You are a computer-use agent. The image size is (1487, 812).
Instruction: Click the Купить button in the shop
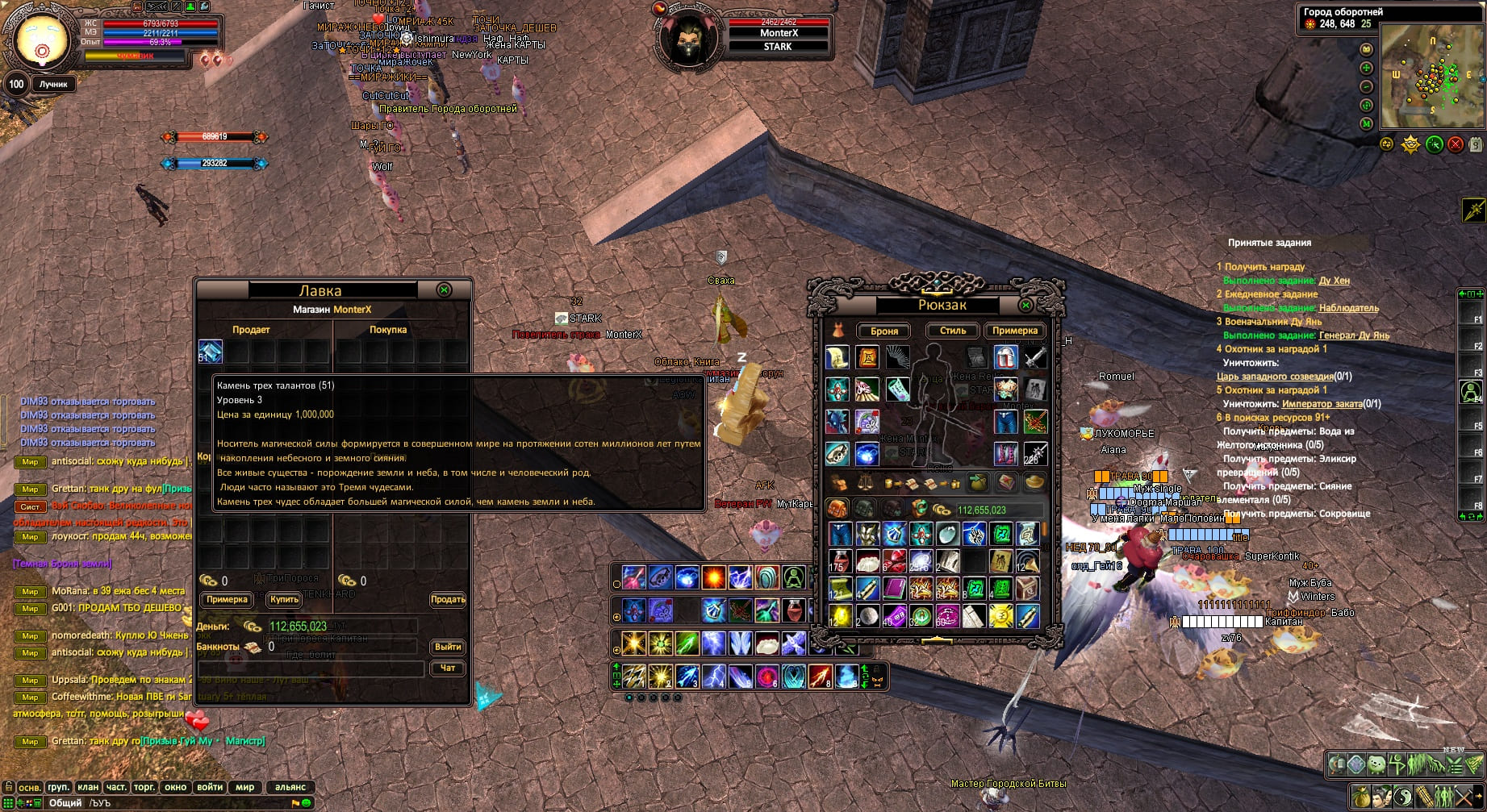(284, 599)
